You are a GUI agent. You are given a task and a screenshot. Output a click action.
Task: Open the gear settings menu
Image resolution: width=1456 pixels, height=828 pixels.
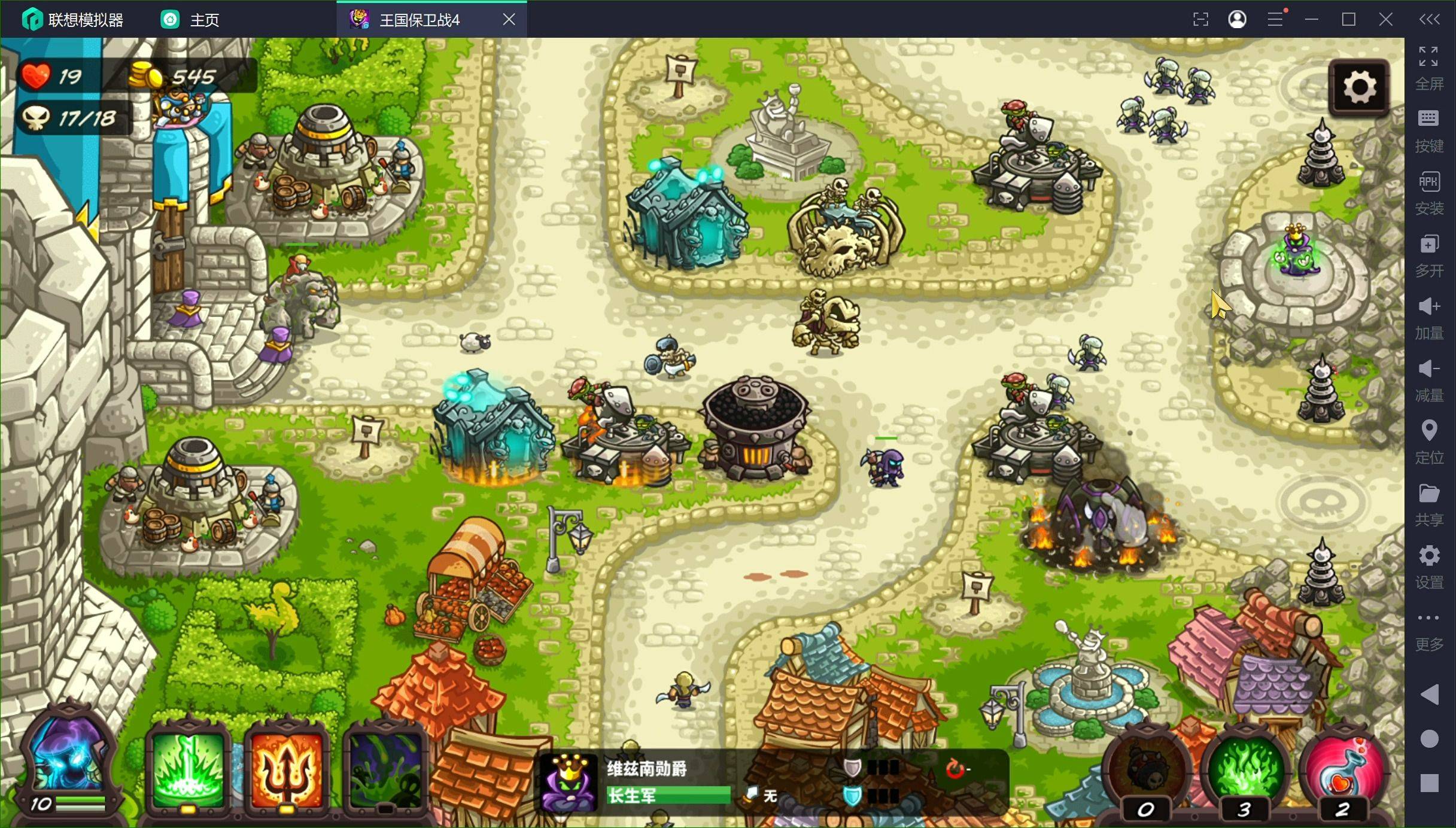(1359, 87)
